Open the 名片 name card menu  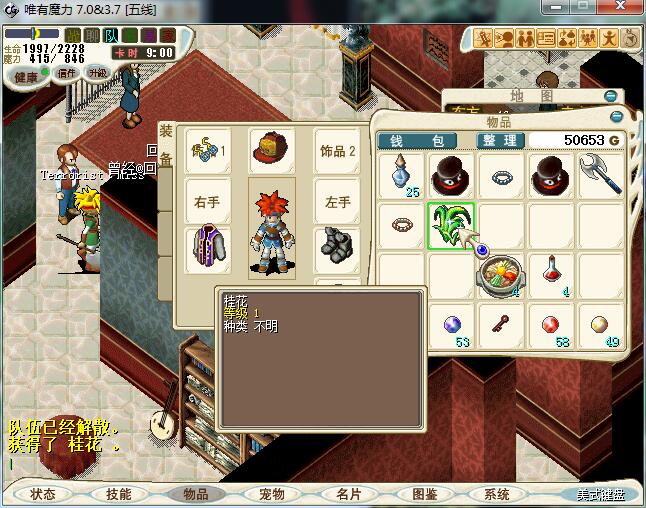pos(347,494)
